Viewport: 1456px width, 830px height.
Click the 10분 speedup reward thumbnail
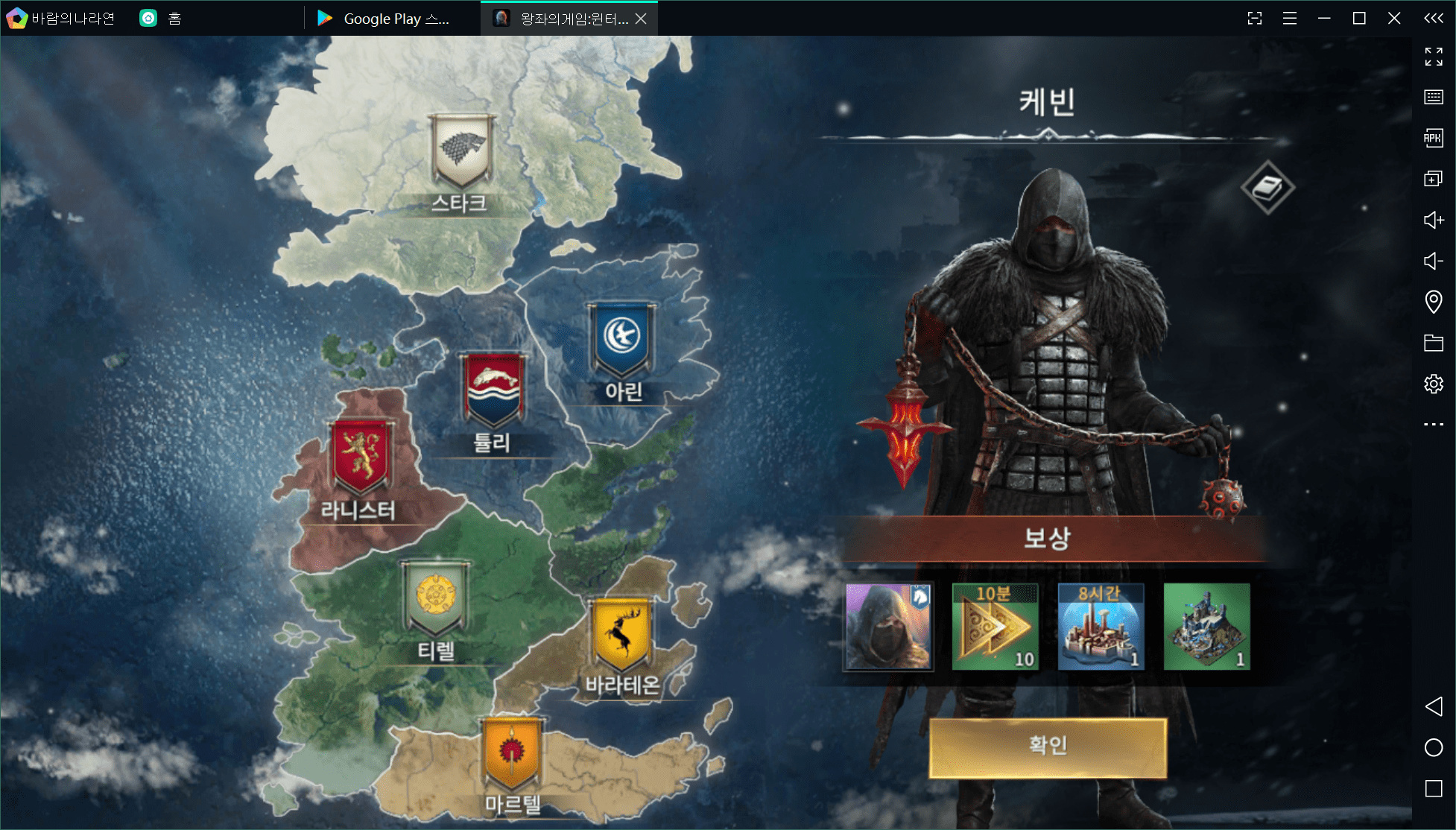point(995,626)
